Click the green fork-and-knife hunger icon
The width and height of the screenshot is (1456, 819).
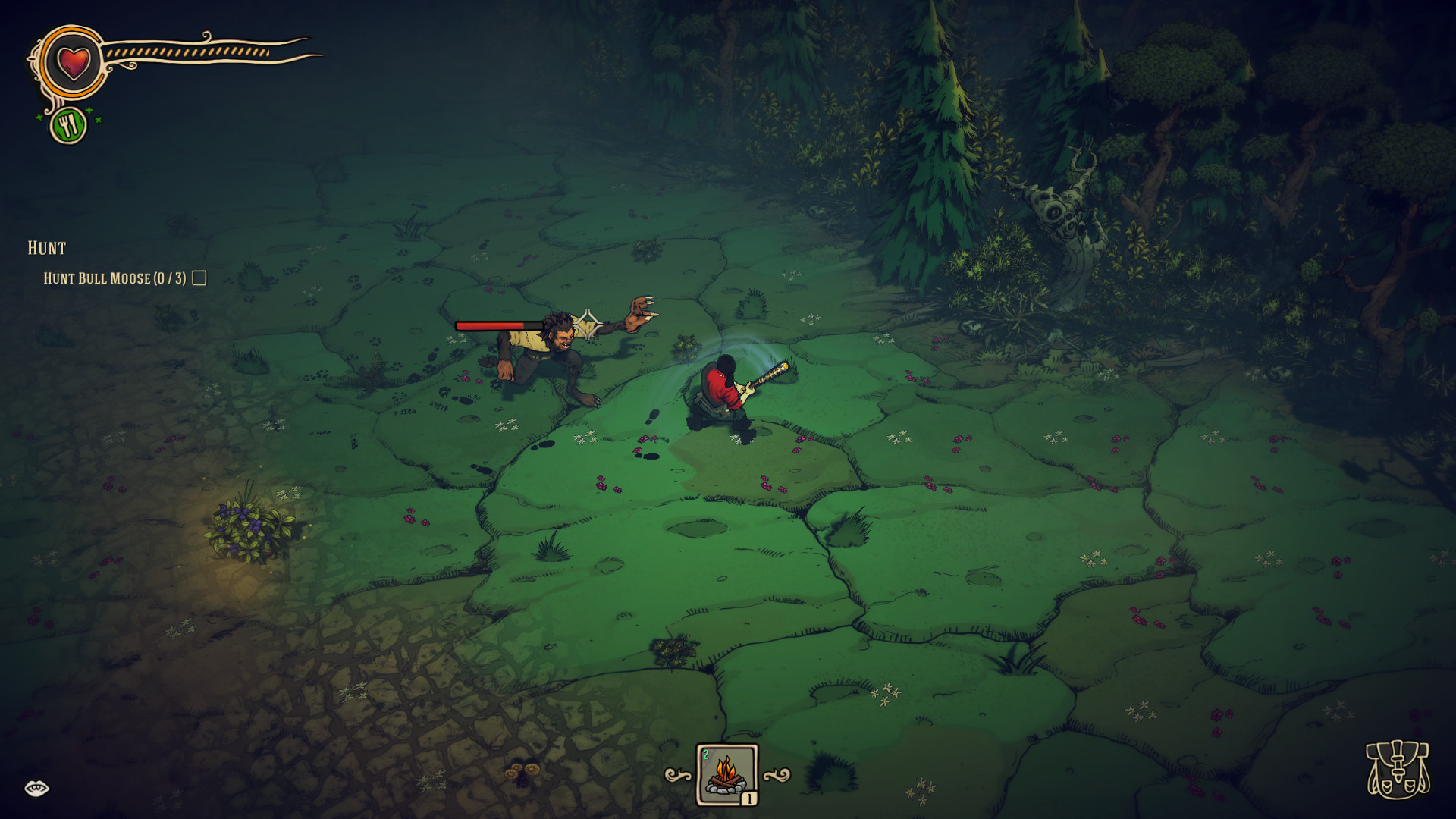pyautogui.click(x=69, y=123)
